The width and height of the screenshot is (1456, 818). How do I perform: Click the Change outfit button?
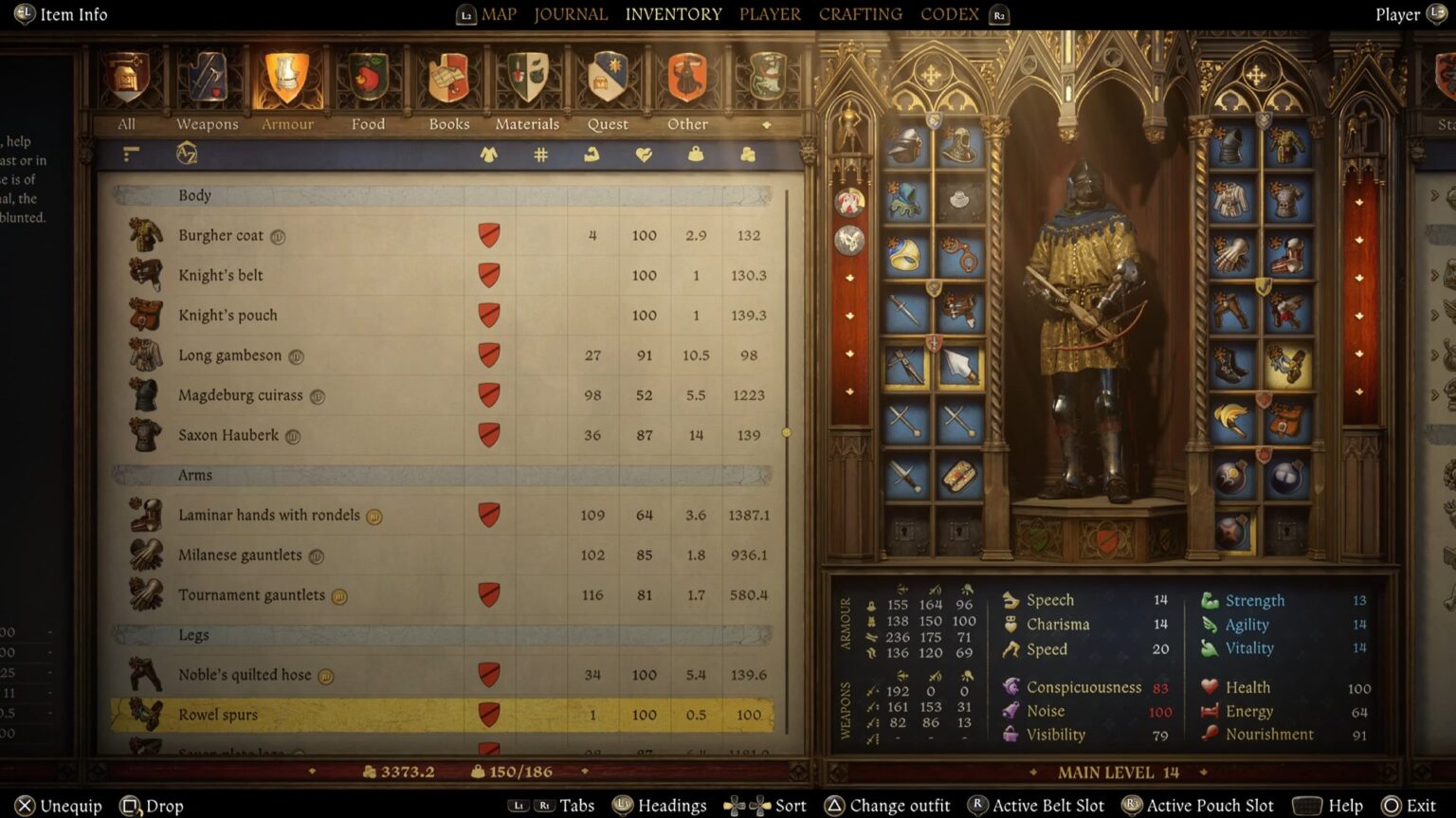[899, 805]
